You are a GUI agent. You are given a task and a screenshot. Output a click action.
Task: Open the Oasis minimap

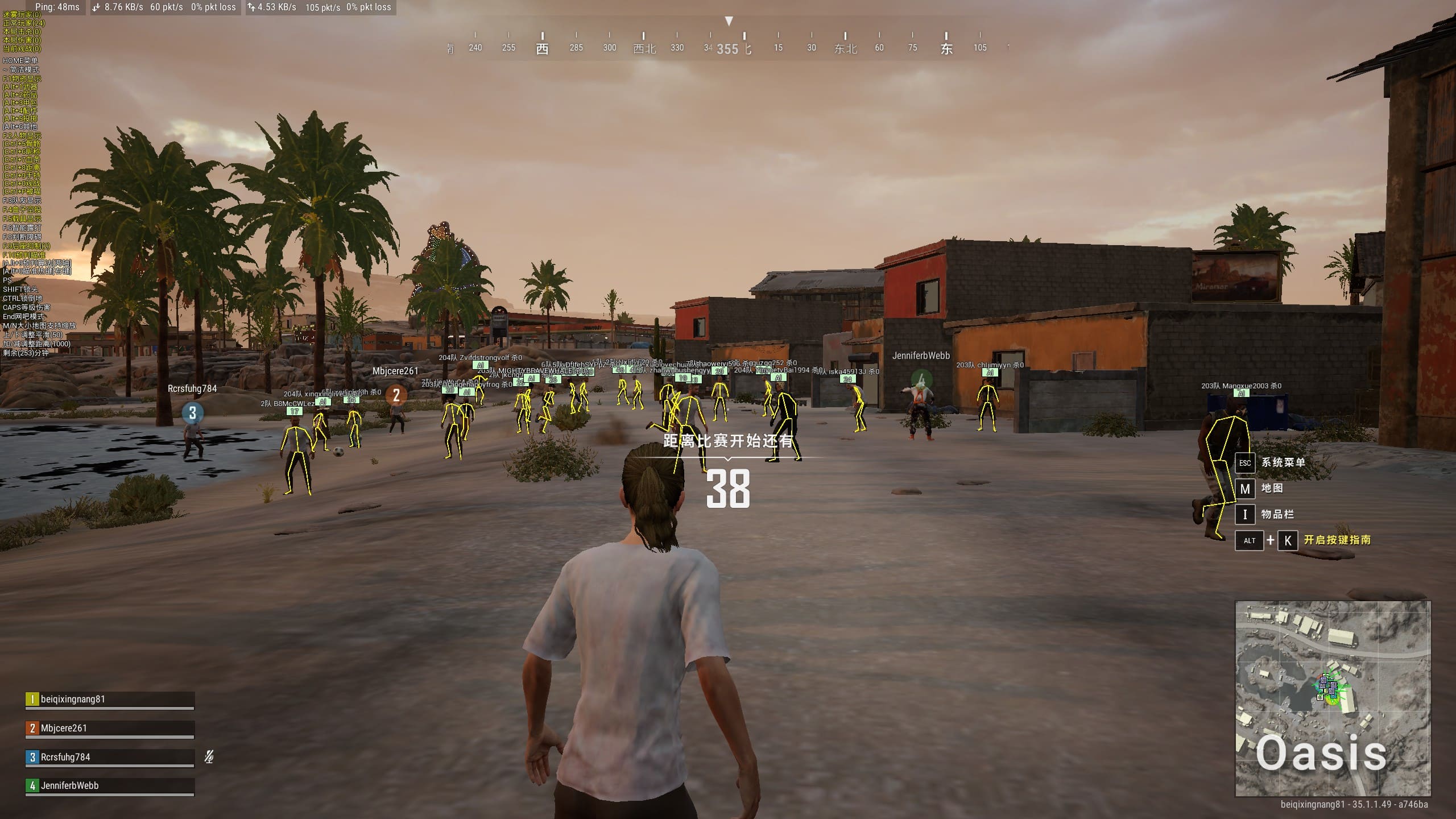[x=1333, y=698]
